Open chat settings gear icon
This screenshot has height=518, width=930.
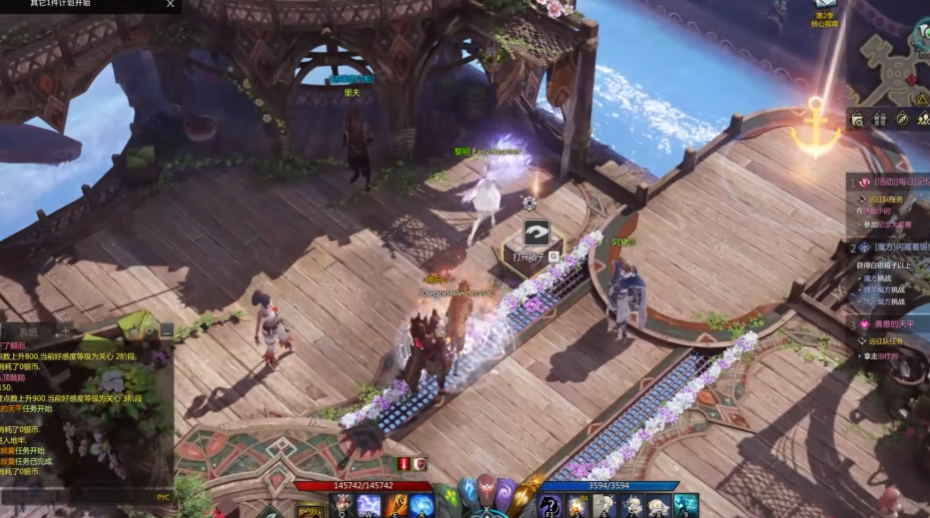click(x=151, y=331)
